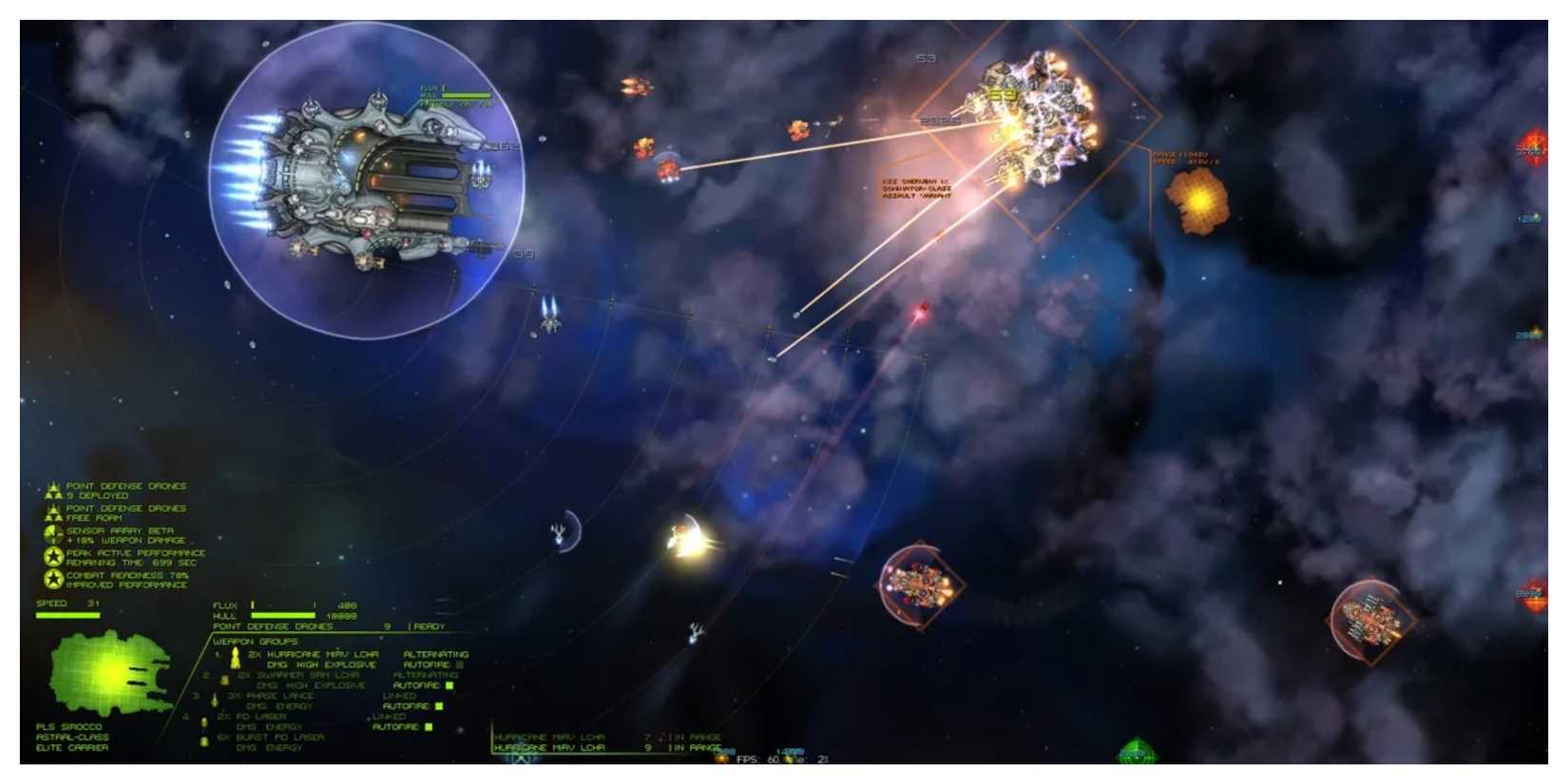Click the Burst PD Laser weapon icon
Viewport: 1568px width, 784px height.
[x=202, y=741]
